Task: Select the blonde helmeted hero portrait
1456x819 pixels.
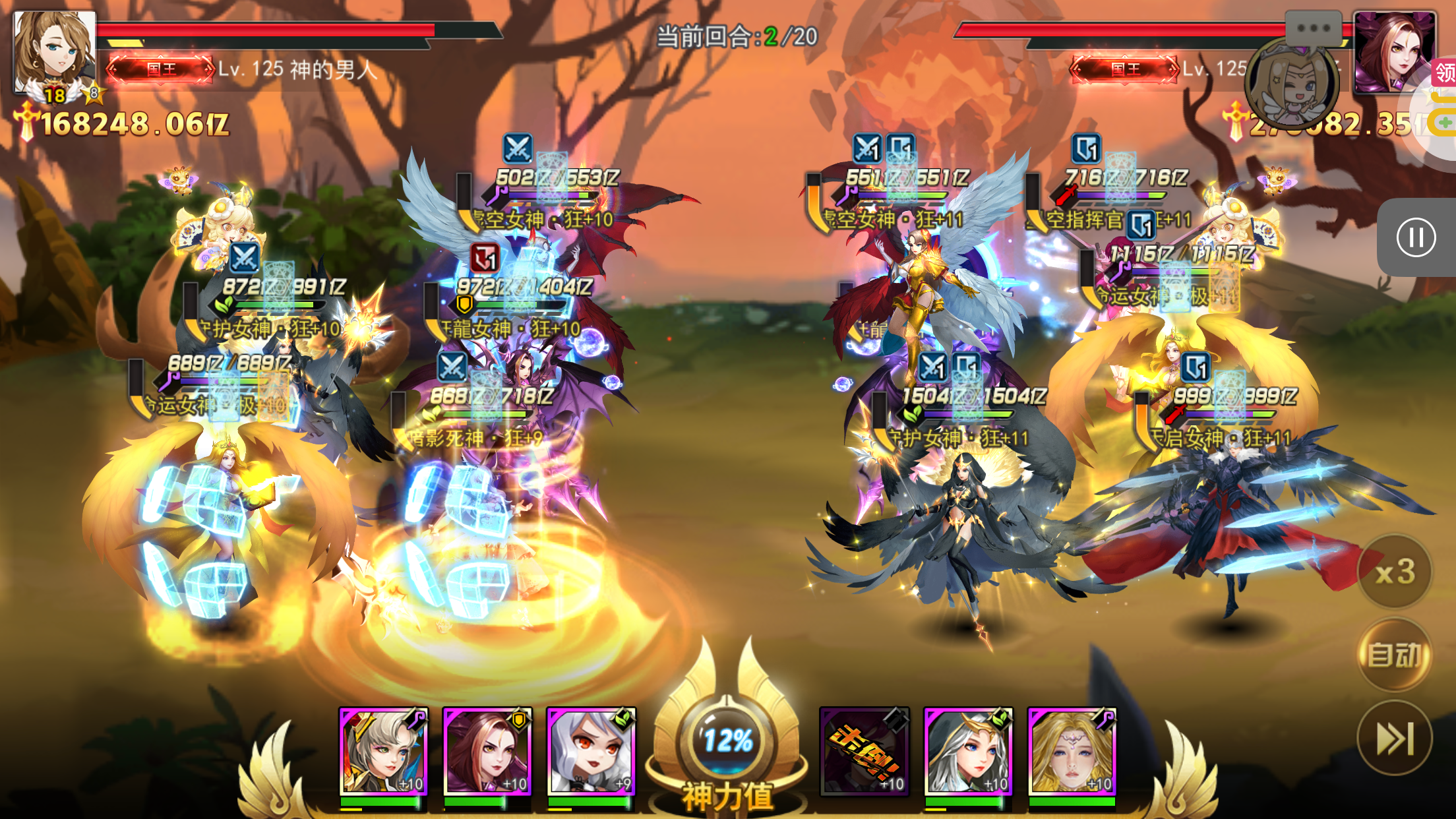Action: (x=383, y=751)
